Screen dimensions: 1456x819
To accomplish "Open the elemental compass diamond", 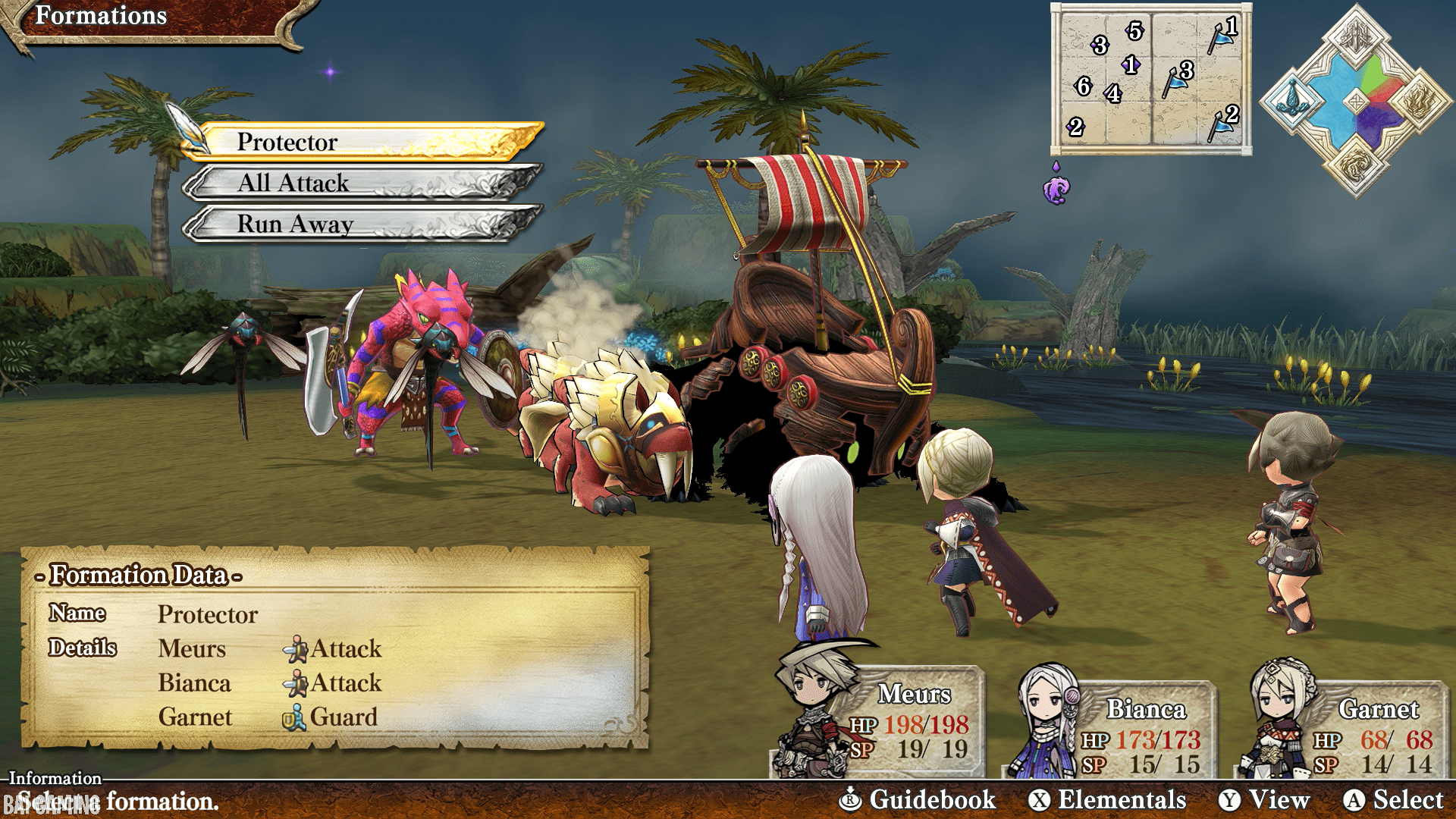I will (1356, 101).
